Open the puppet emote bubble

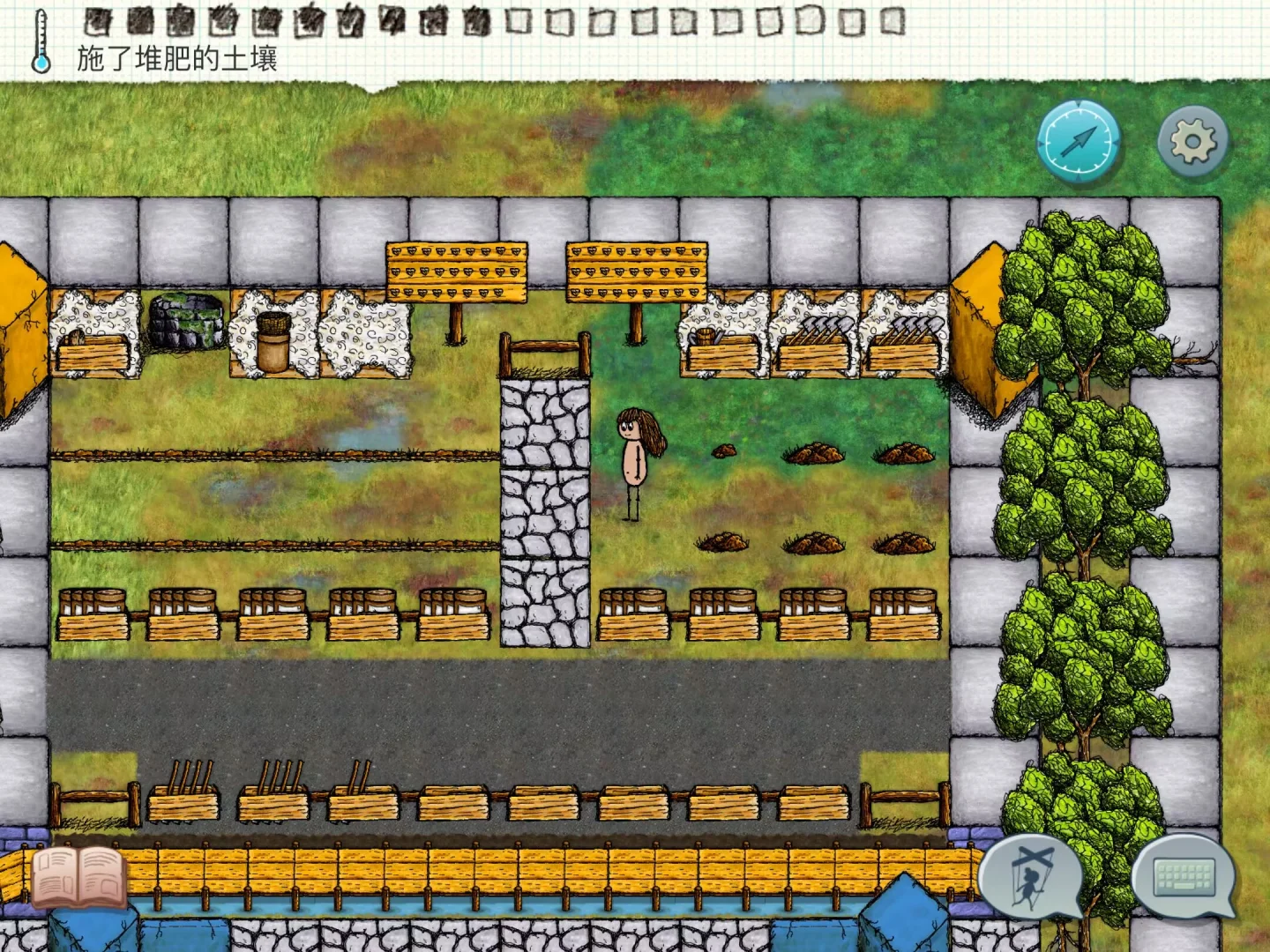pos(1031,878)
